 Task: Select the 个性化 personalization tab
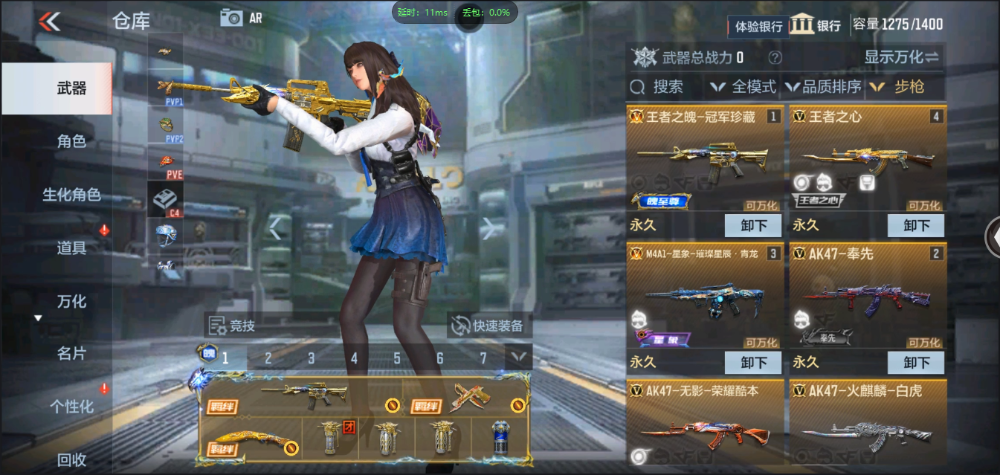tap(70, 406)
